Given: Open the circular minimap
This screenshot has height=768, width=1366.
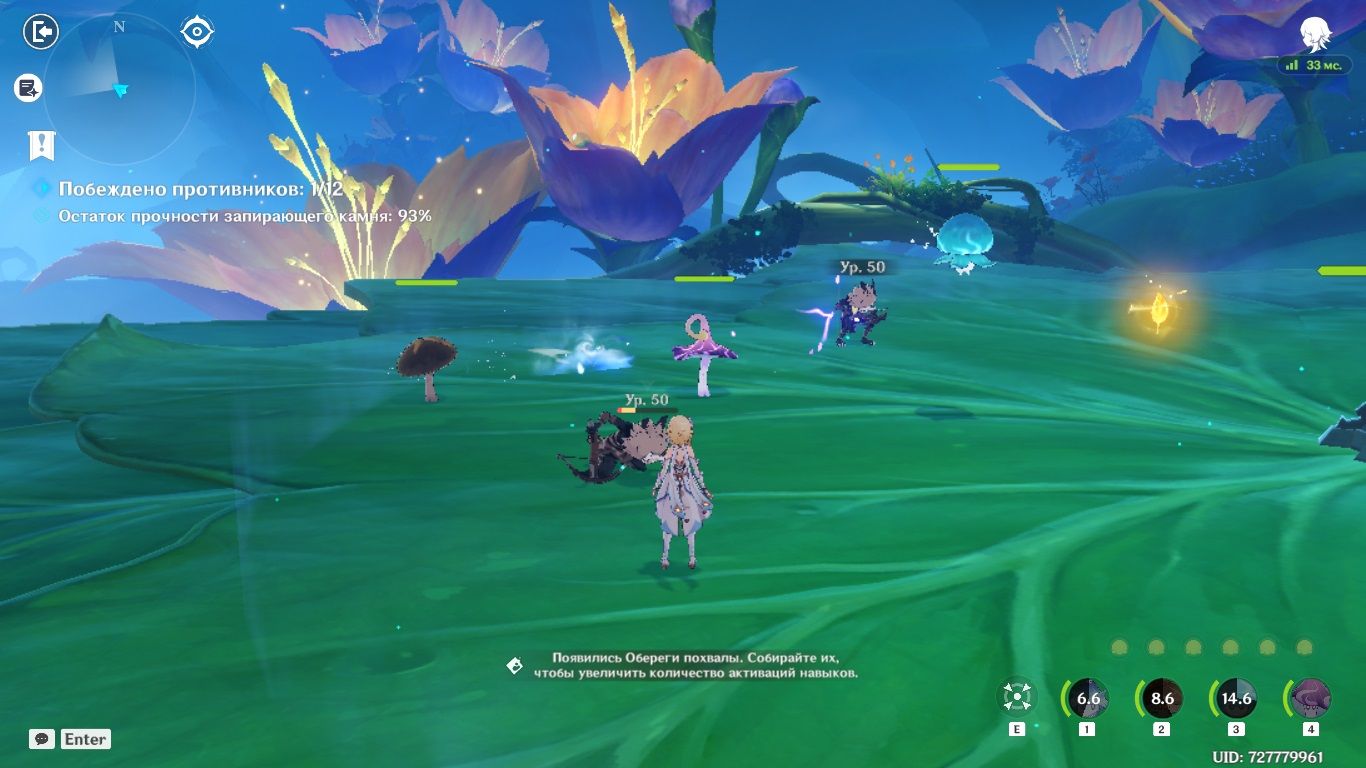Looking at the screenshot, I should point(119,89).
